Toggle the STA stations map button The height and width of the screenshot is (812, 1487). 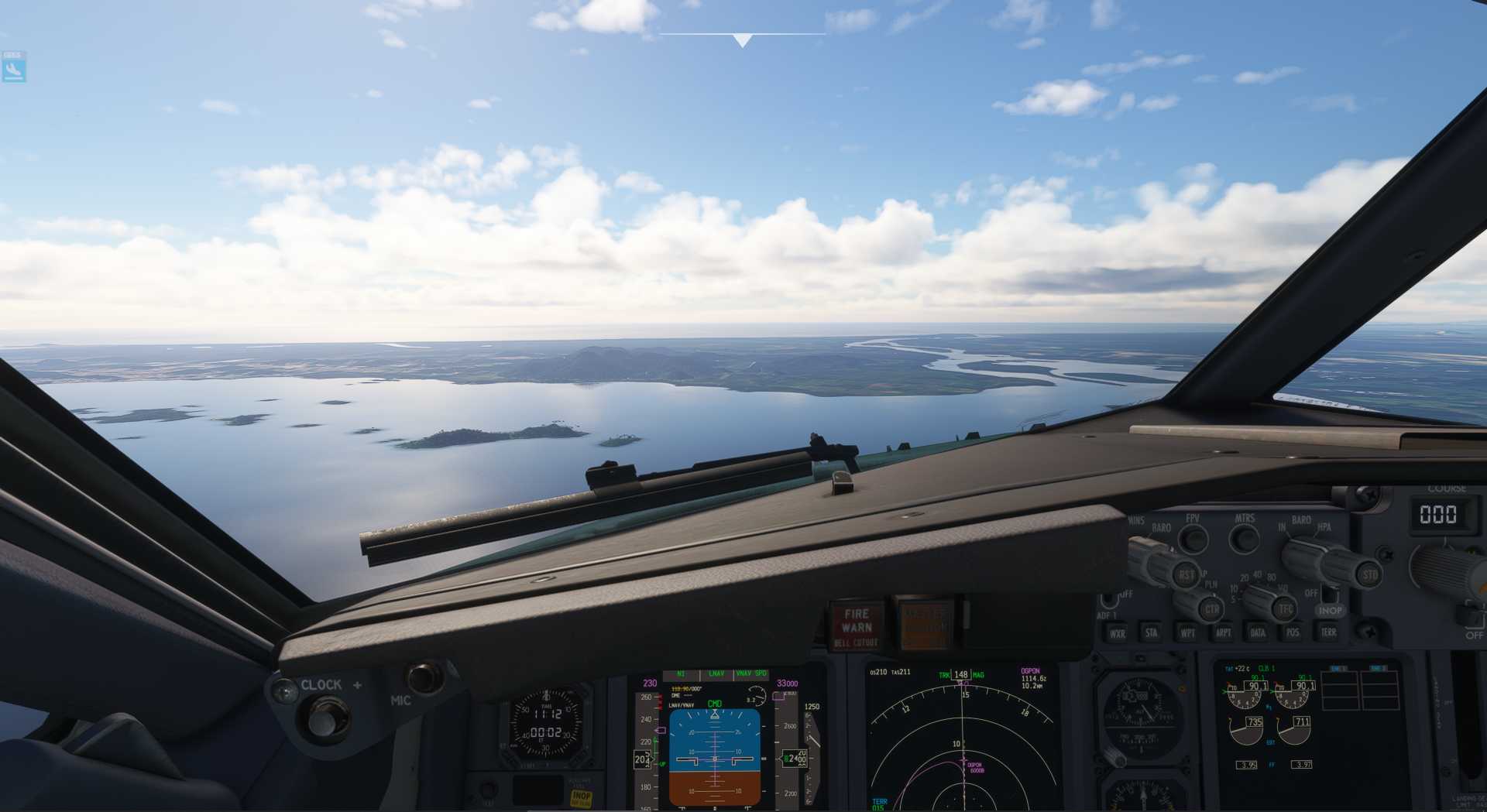pos(1152,633)
